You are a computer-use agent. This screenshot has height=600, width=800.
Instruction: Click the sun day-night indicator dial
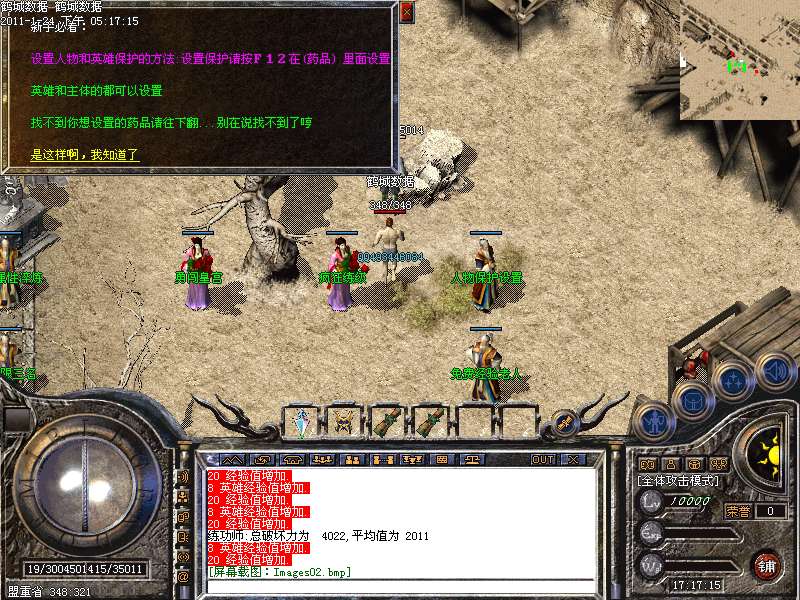point(769,455)
